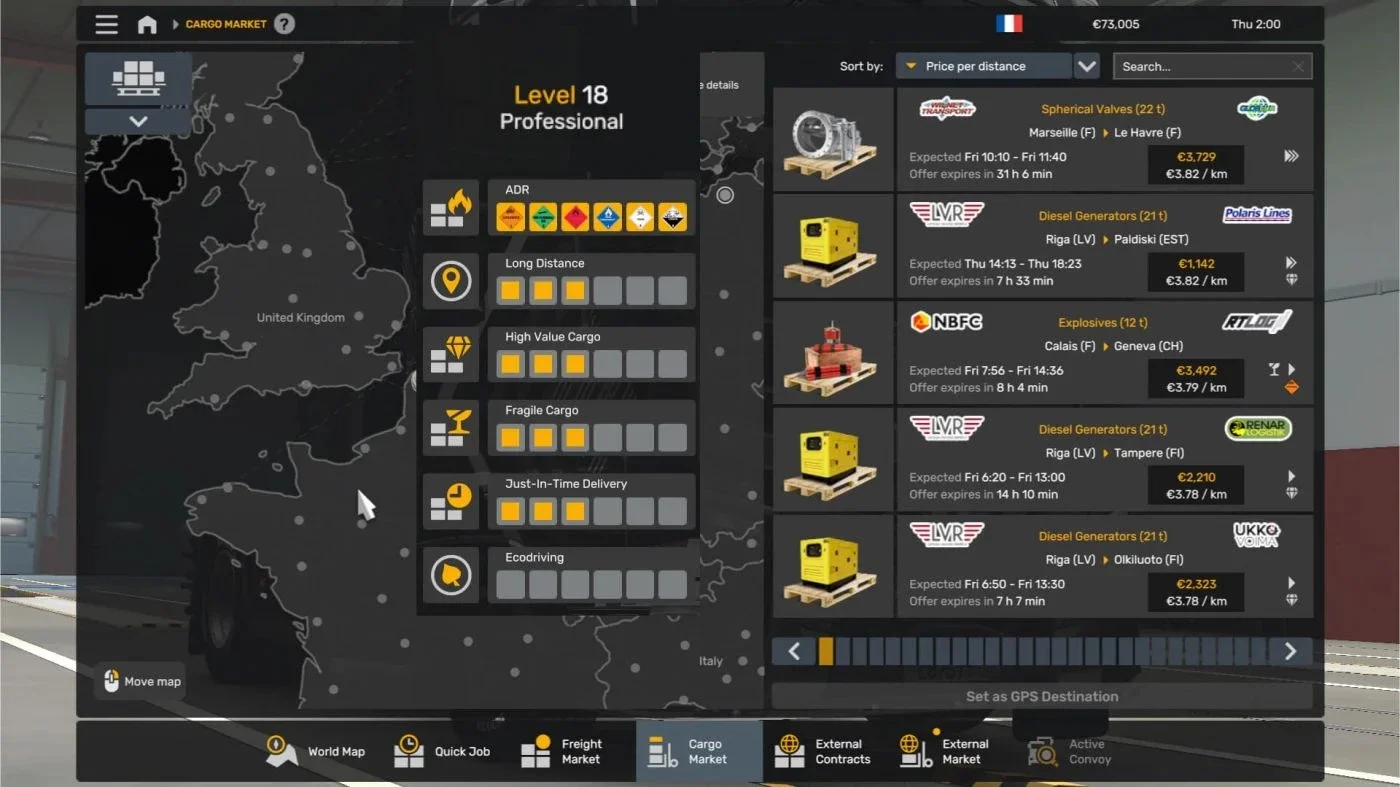Screen dimensions: 1400x787
Task: Click the High Value Cargo diamond icon
Action: click(x=451, y=353)
